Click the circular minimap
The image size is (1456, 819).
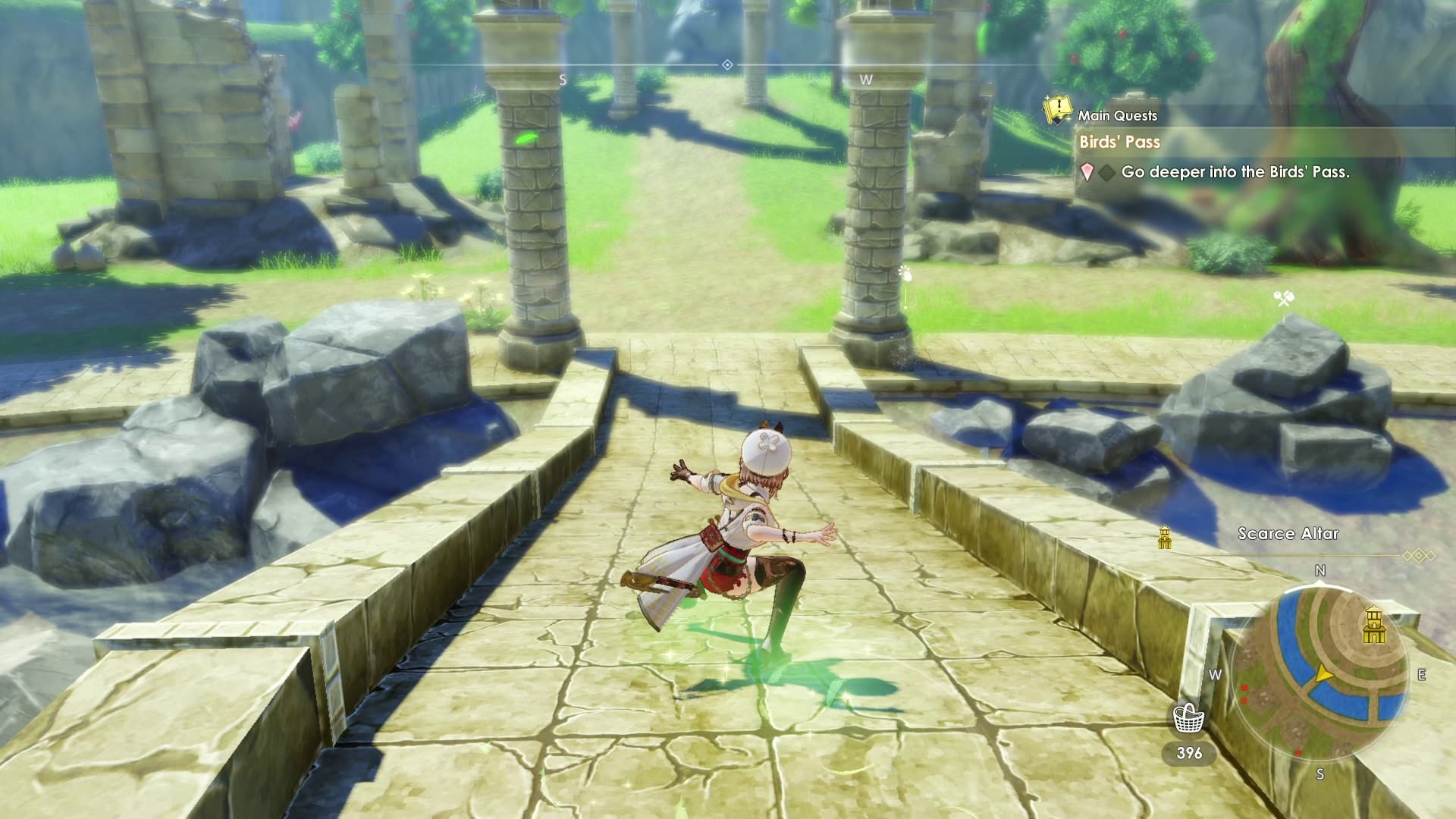tap(1319, 673)
